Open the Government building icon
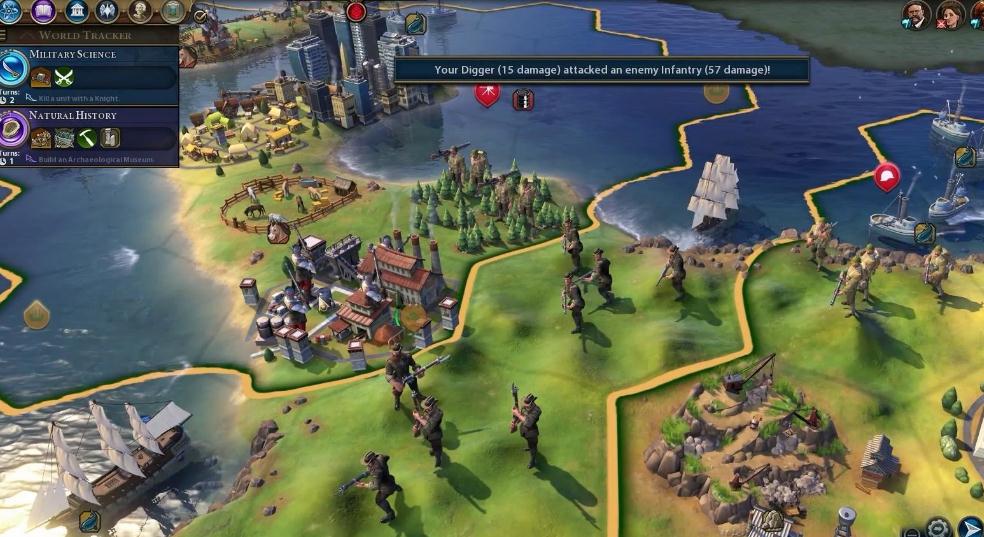984x537 pixels. coord(77,12)
